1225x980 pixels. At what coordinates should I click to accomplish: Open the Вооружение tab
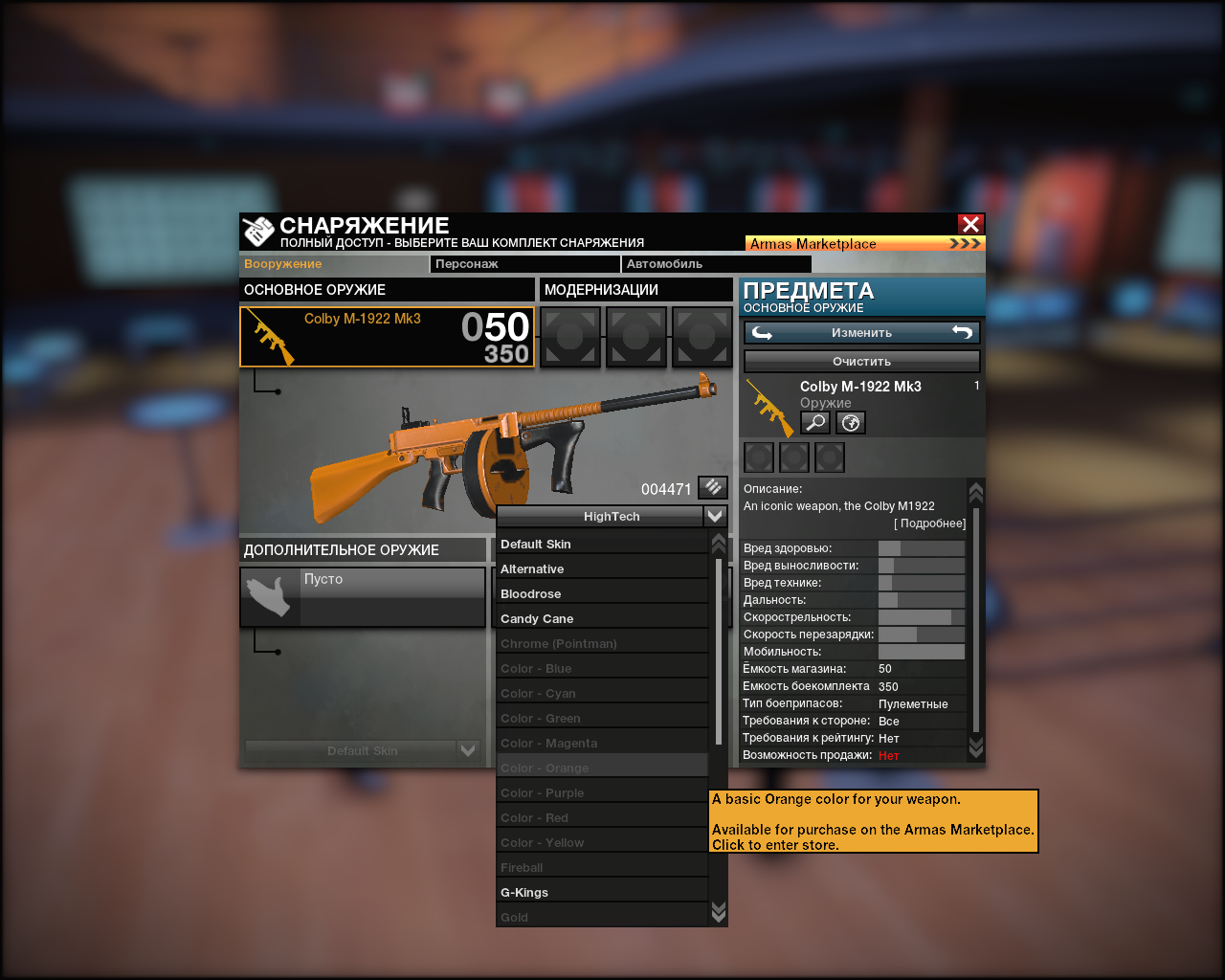(334, 264)
